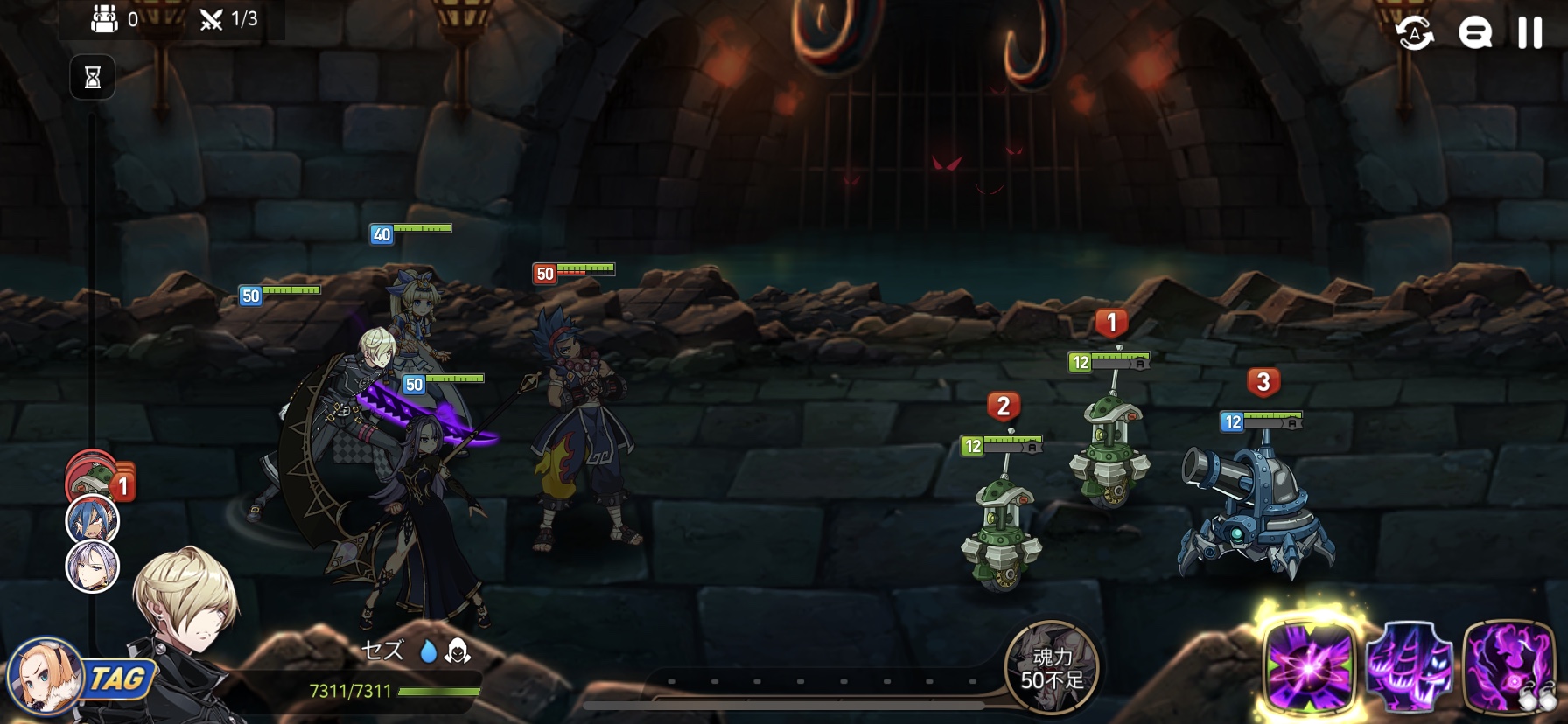Open the chat speech-bubble button
The height and width of the screenshot is (724, 1568).
[1474, 34]
